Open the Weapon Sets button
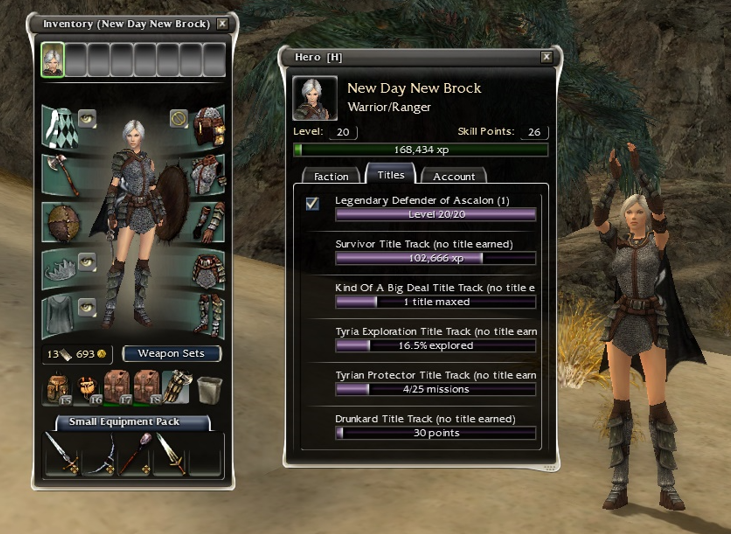731x534 pixels. tap(171, 353)
